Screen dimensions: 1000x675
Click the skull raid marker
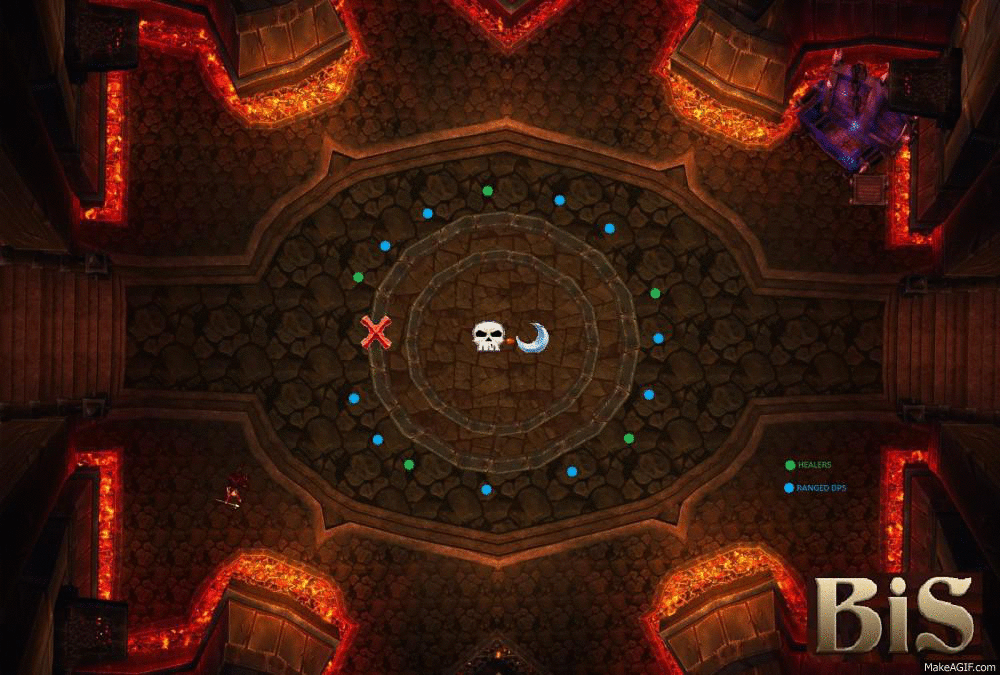[x=487, y=336]
